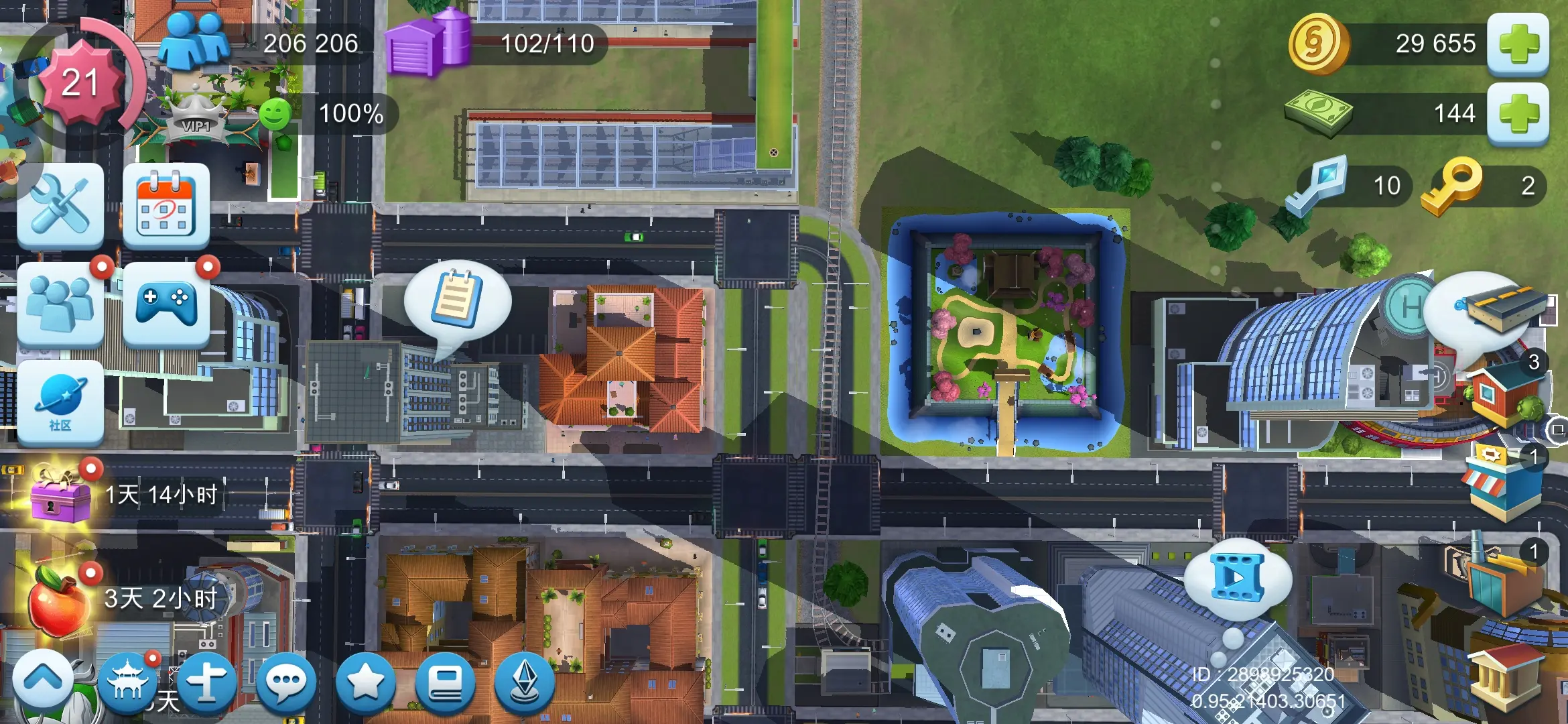
Task: Open the pagoda building menu
Action: [x=127, y=682]
